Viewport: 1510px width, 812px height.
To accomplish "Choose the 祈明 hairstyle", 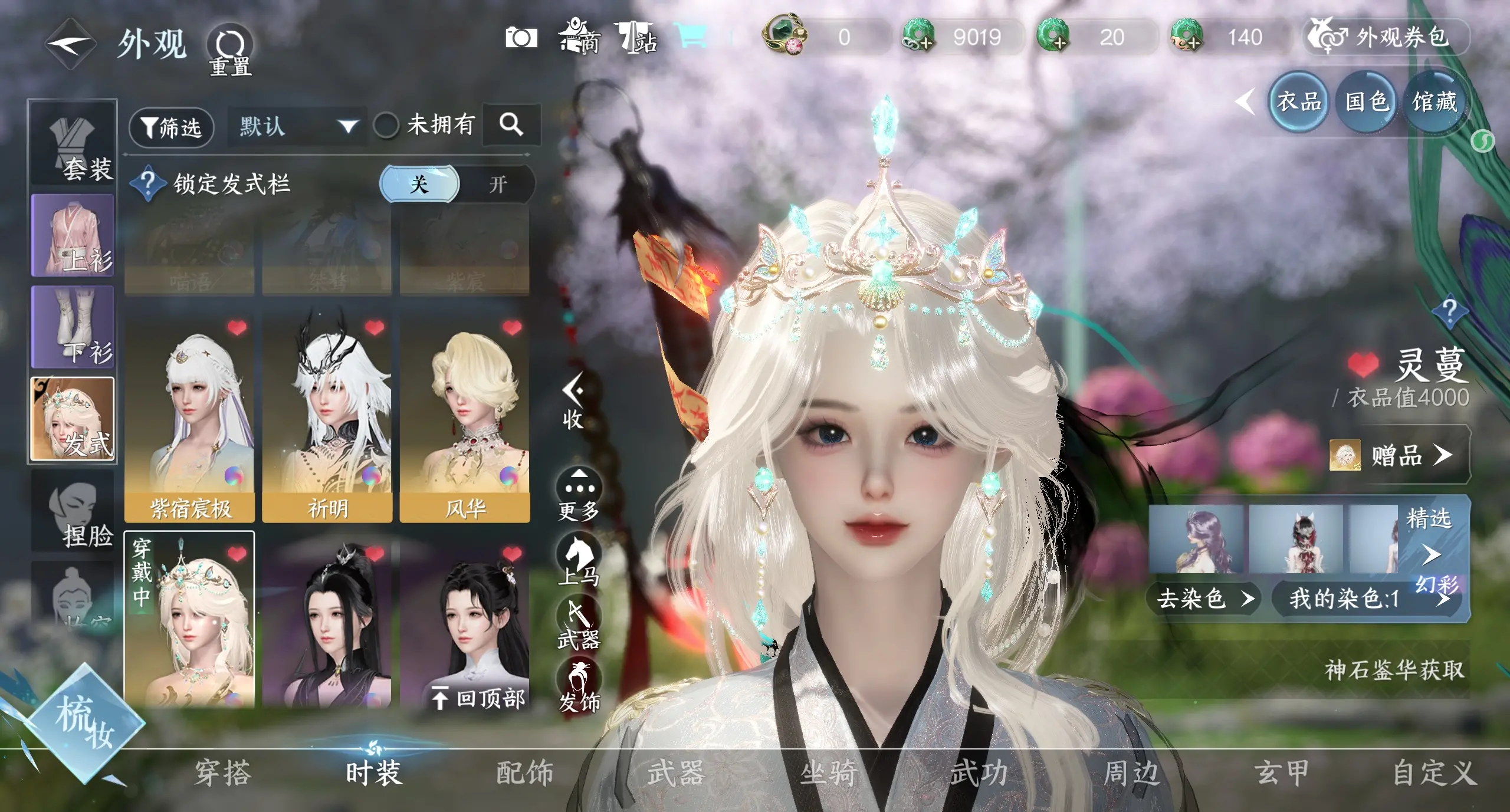I will point(327,419).
